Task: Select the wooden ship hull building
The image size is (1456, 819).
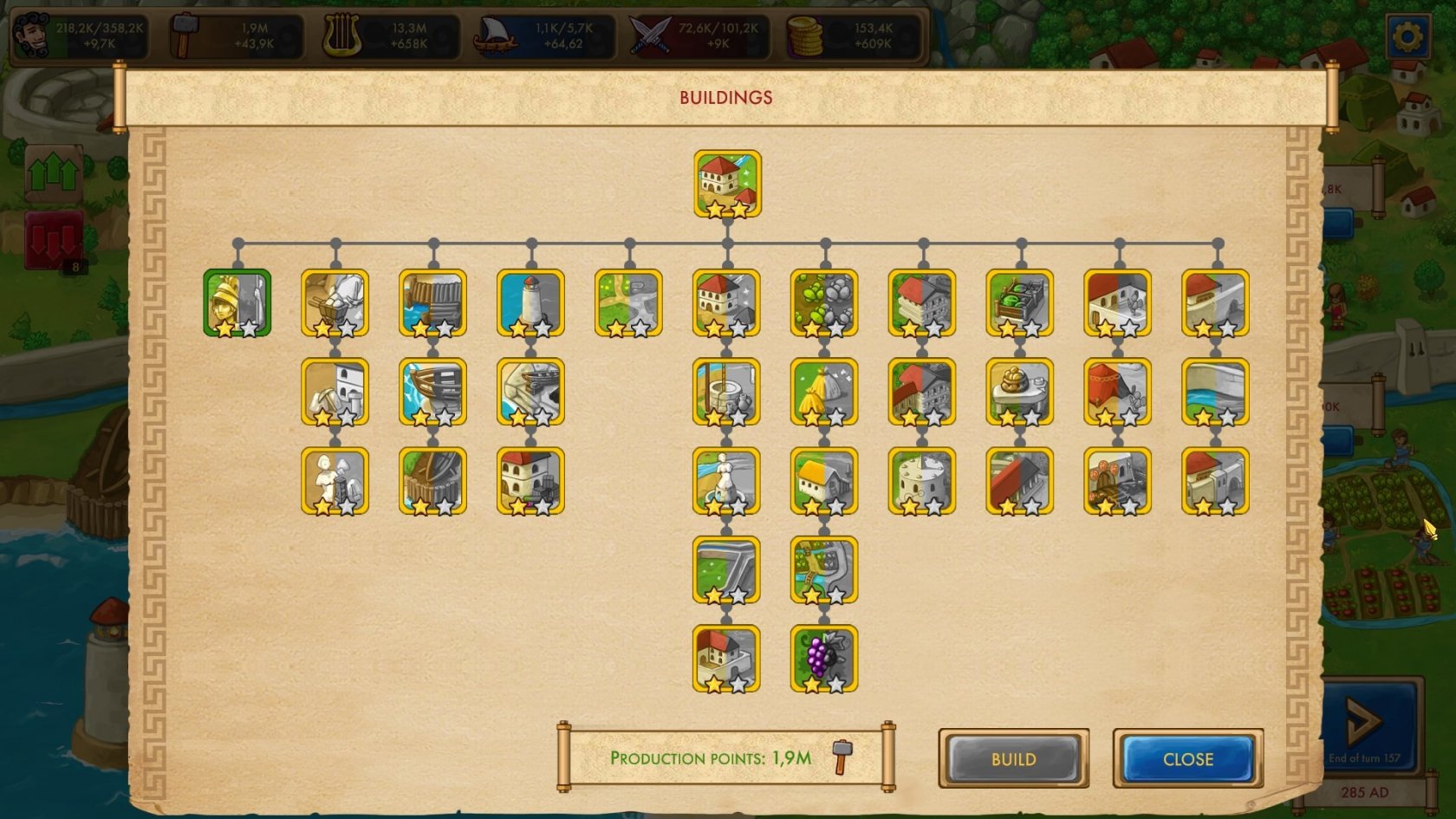Action: [432, 392]
